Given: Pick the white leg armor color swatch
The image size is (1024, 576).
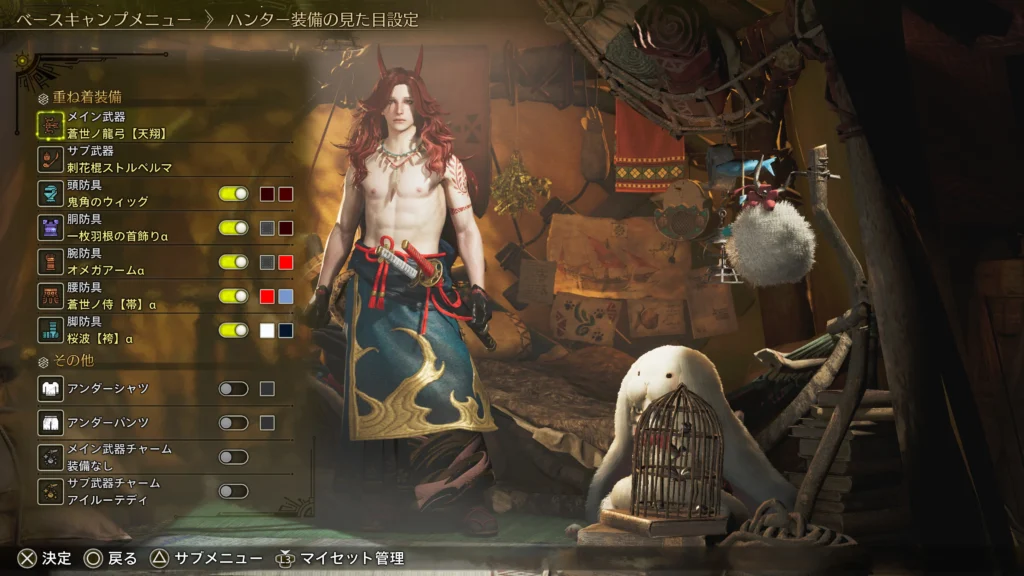Looking at the screenshot, I should tap(267, 330).
